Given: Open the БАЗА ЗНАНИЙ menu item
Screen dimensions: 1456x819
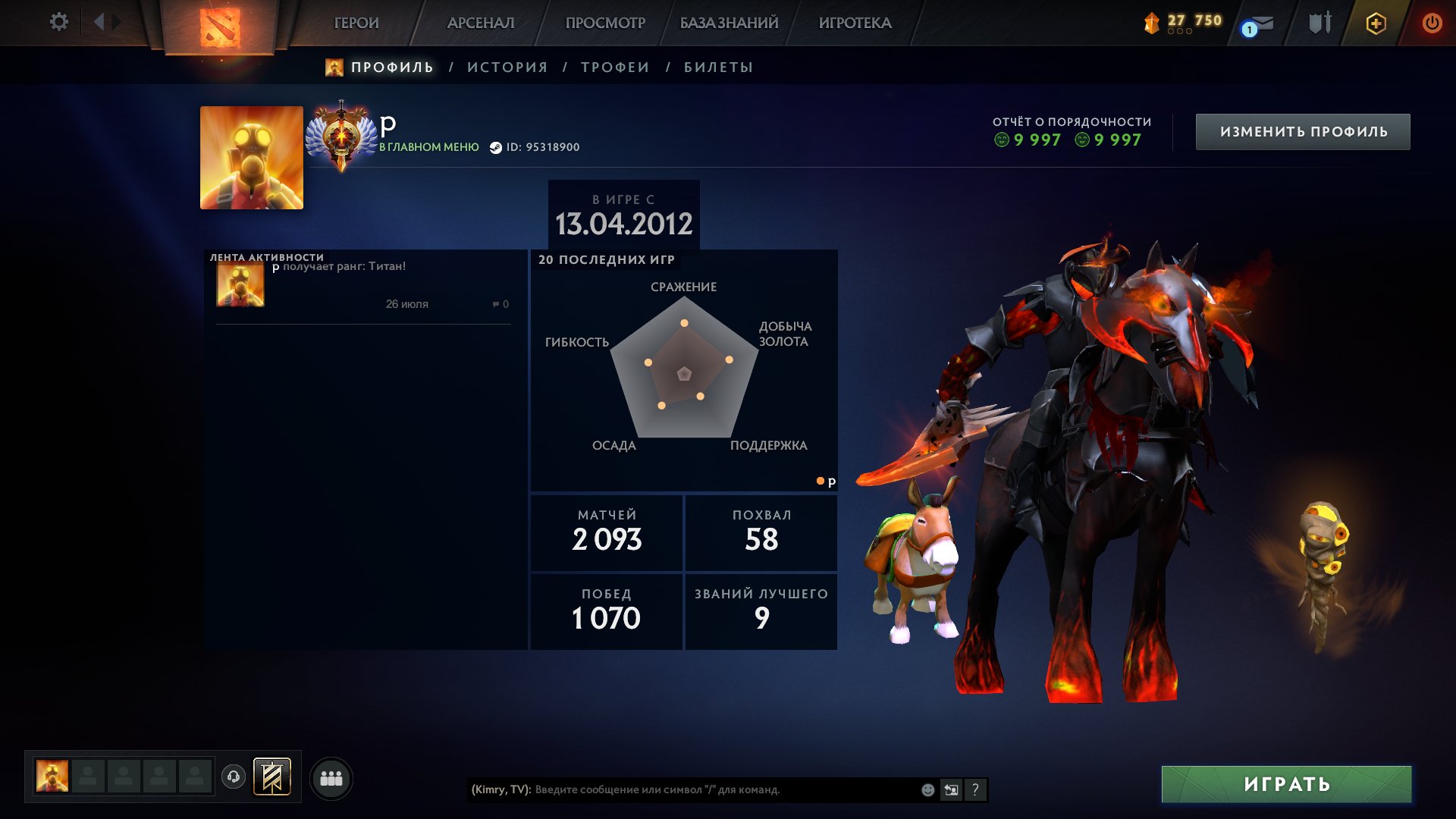Looking at the screenshot, I should pos(727,23).
